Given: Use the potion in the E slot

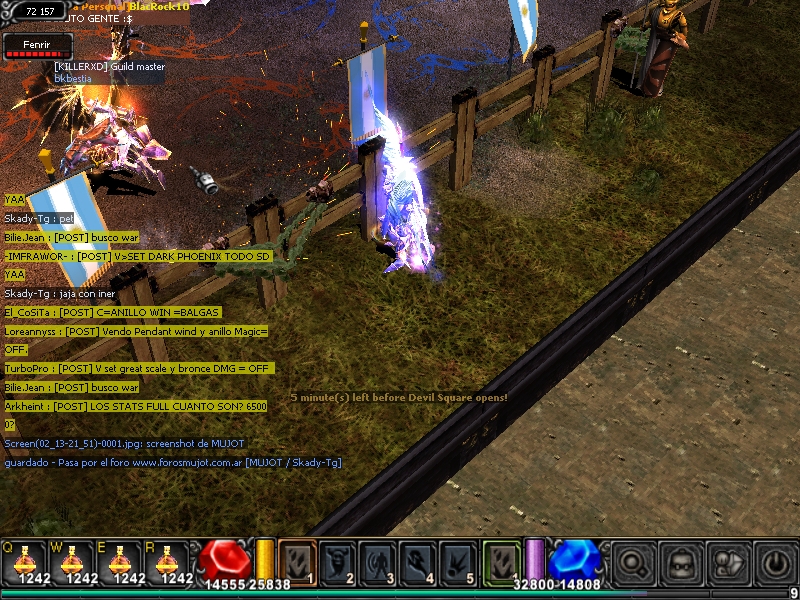Looking at the screenshot, I should click(x=119, y=560).
